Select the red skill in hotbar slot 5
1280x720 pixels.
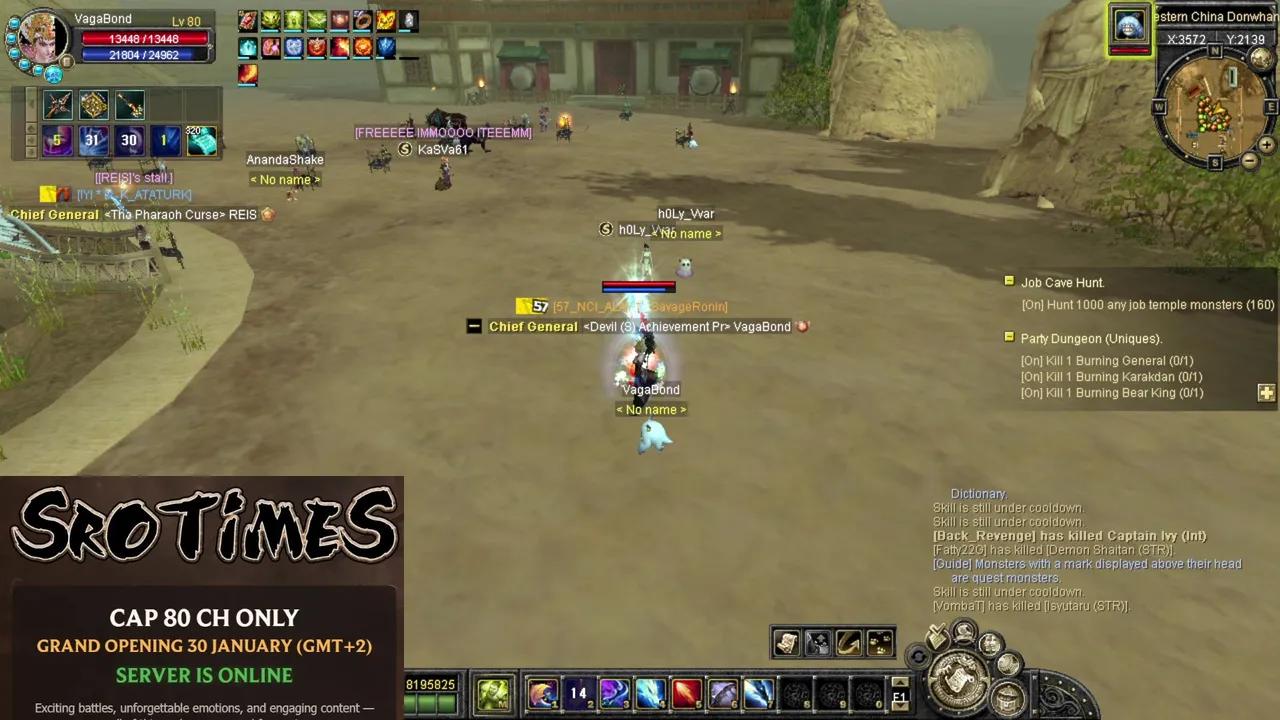(x=684, y=692)
